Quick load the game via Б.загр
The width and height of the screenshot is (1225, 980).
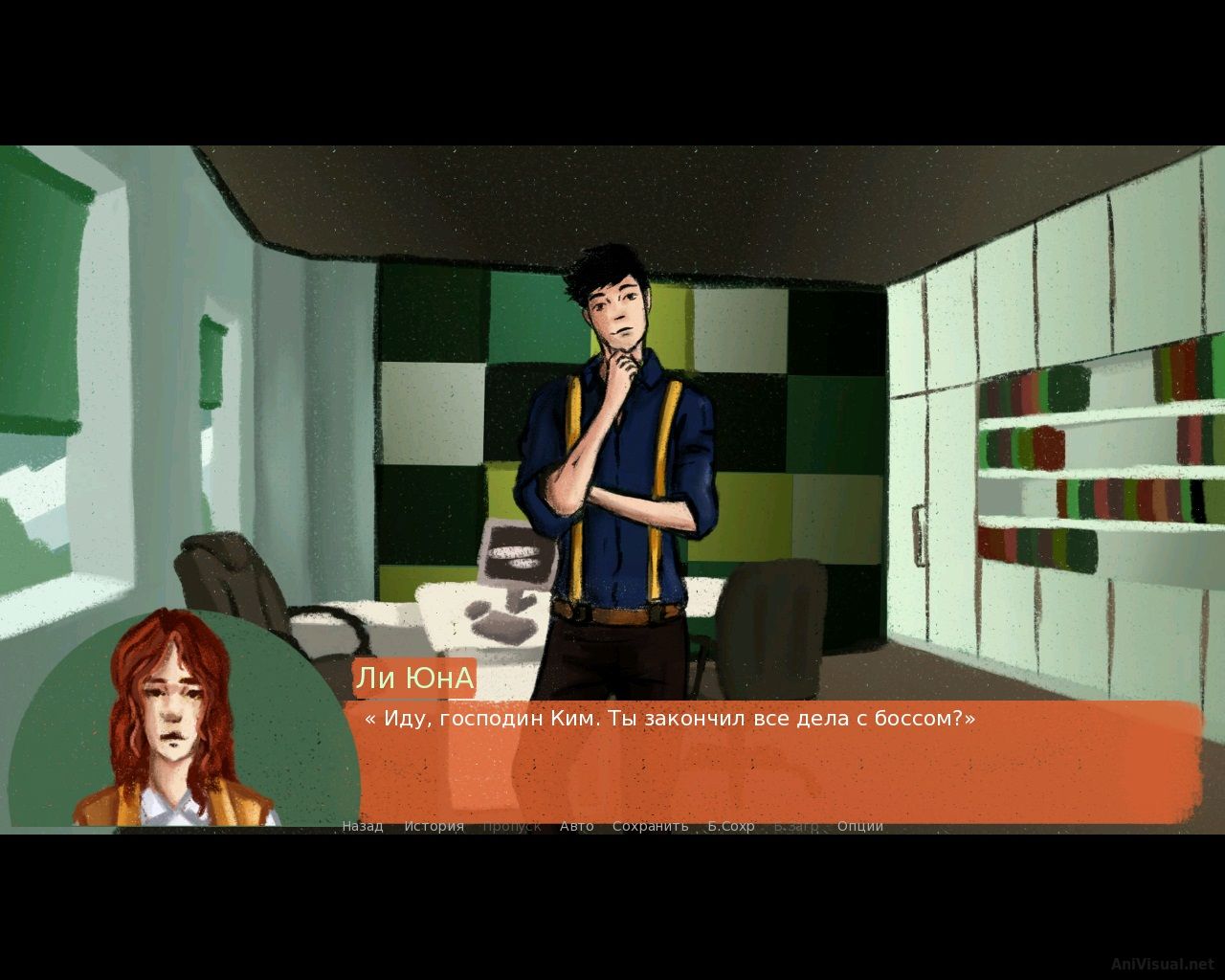(x=794, y=825)
